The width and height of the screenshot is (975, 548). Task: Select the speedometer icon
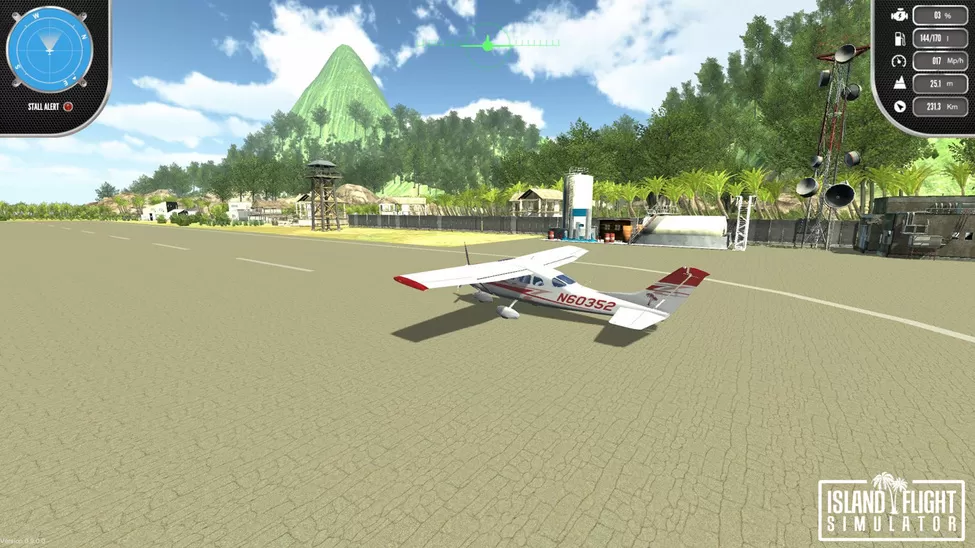tap(898, 61)
